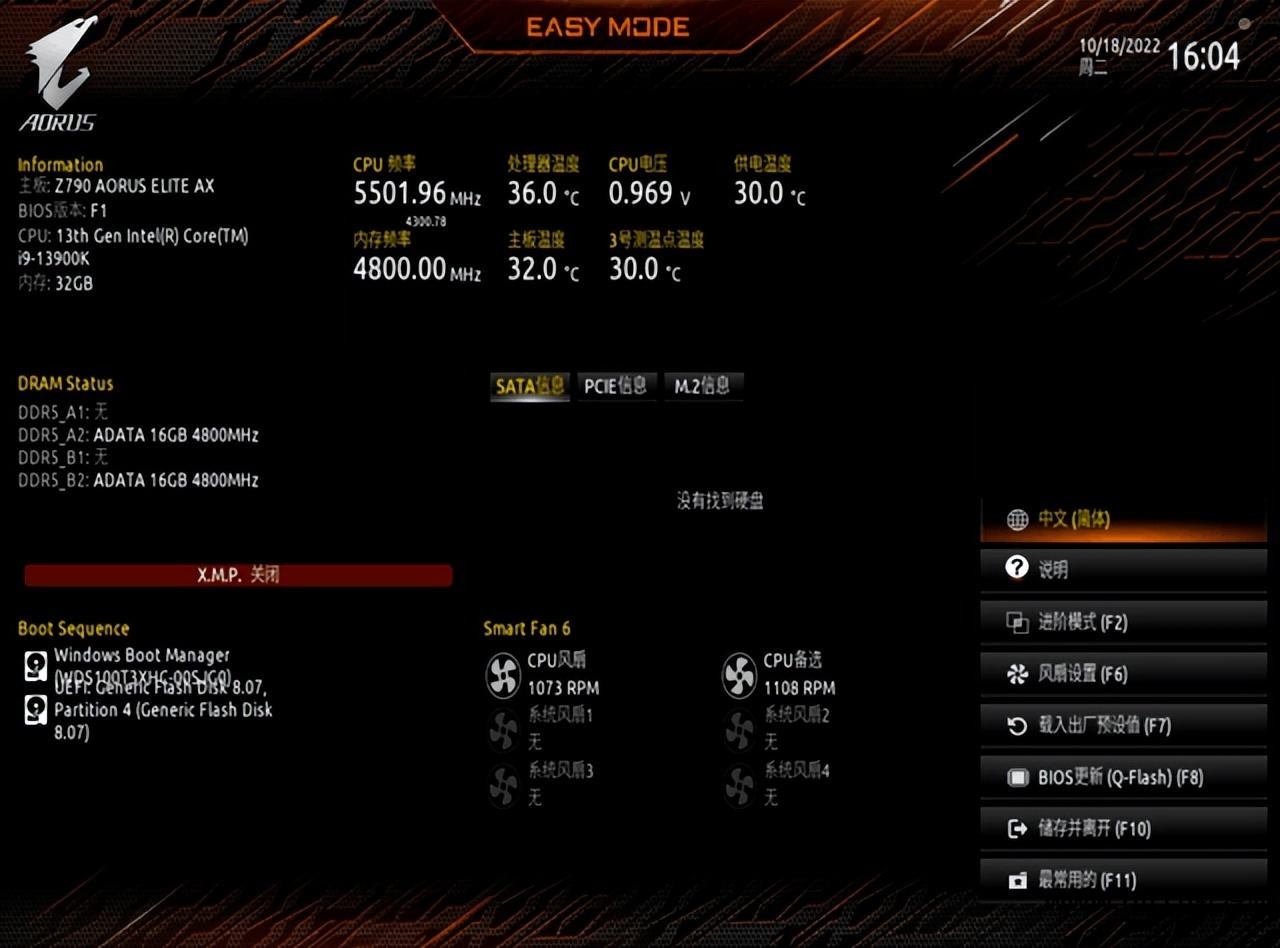Open 风扇设置 (F6) fan settings

(x=1122, y=674)
